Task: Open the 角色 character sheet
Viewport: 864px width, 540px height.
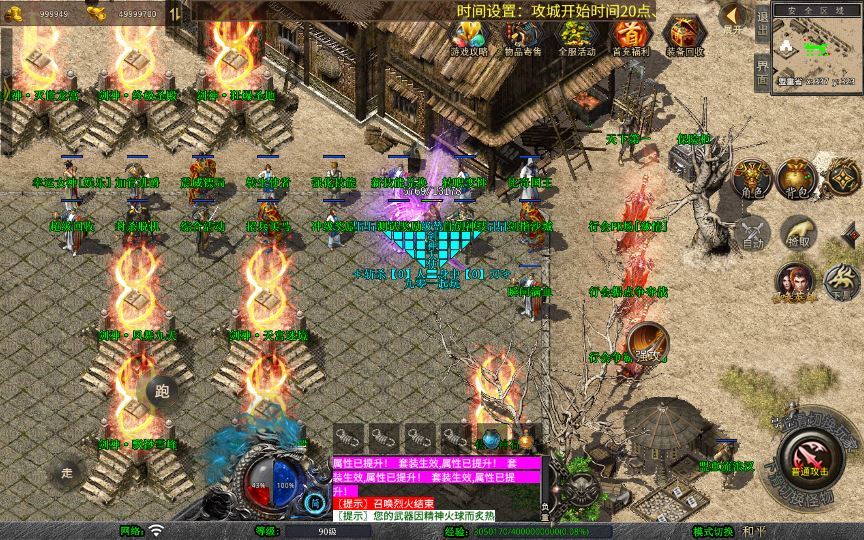Action: pos(752,178)
